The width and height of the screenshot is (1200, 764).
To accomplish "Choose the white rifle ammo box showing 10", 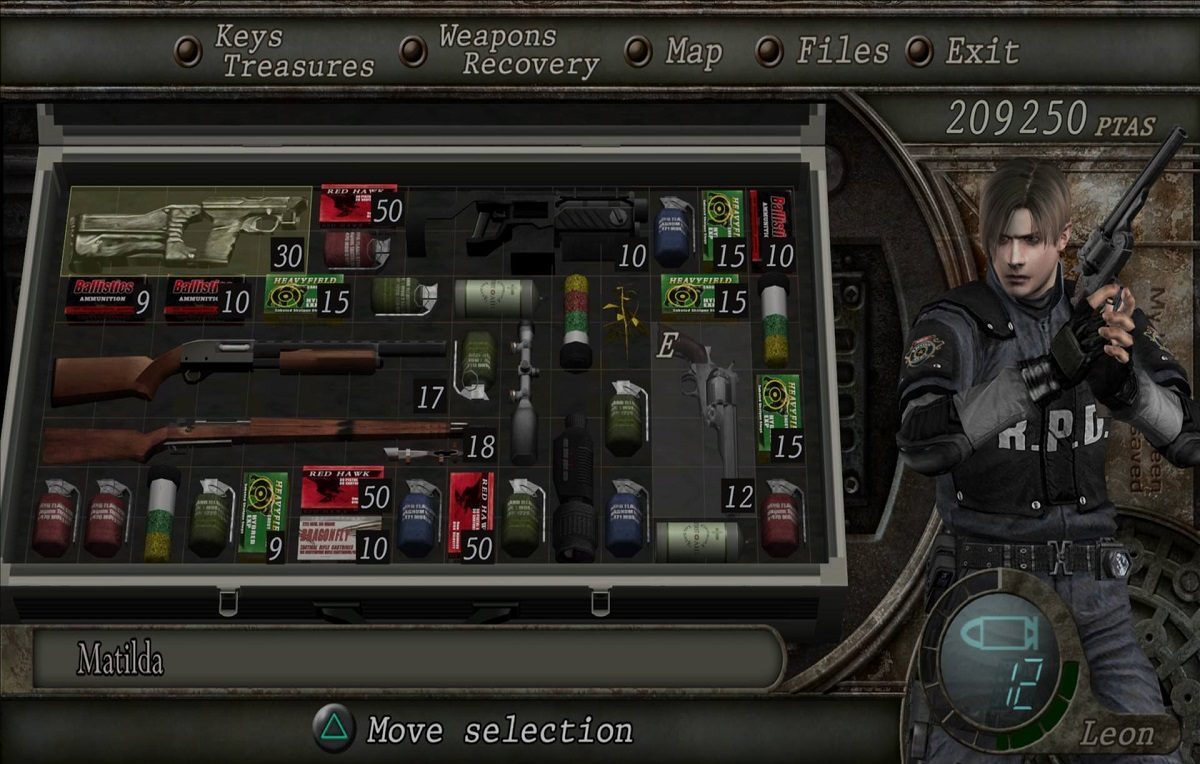I will click(341, 537).
